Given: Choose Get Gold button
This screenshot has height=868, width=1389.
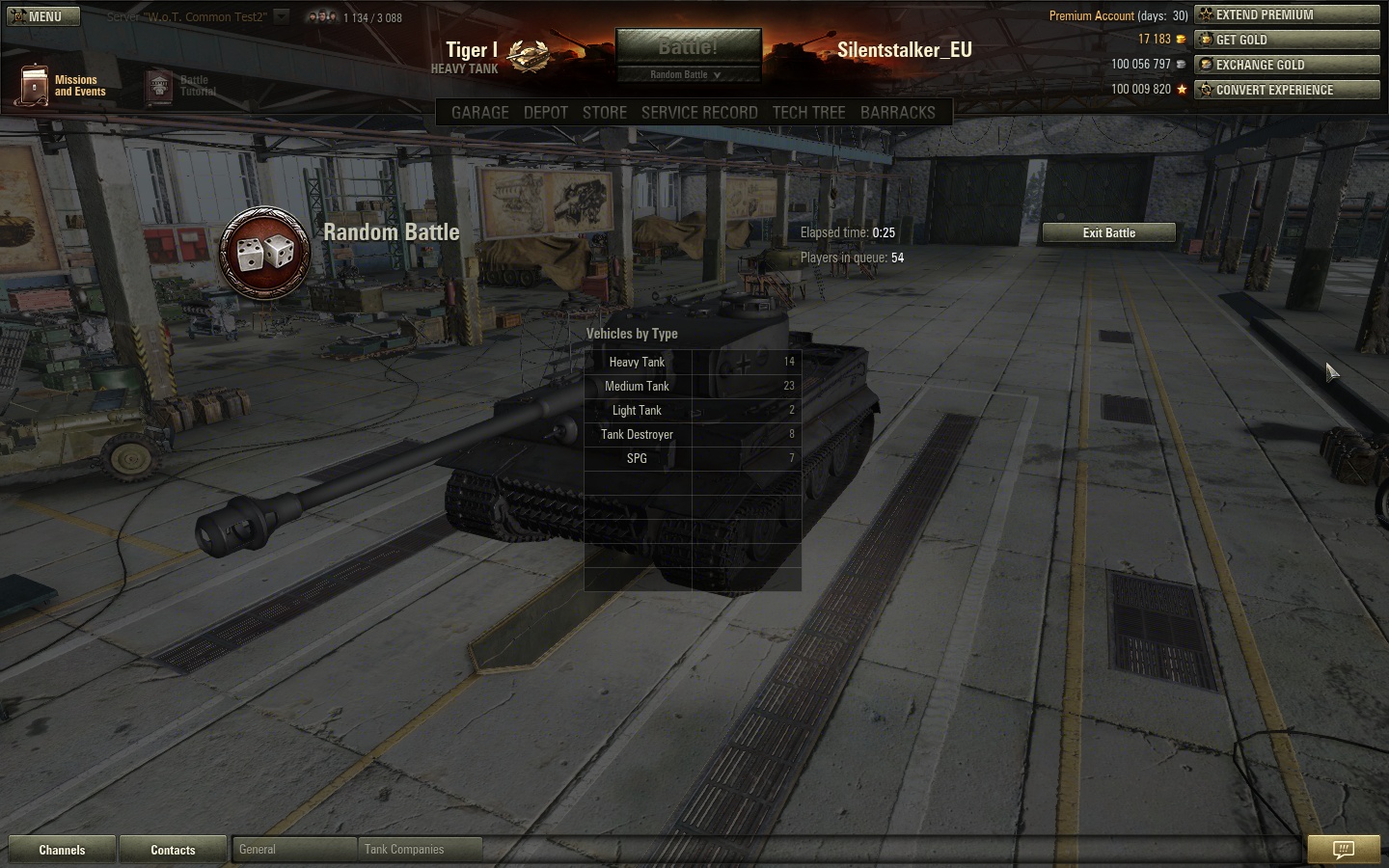Looking at the screenshot, I should pyautogui.click(x=1287, y=40).
